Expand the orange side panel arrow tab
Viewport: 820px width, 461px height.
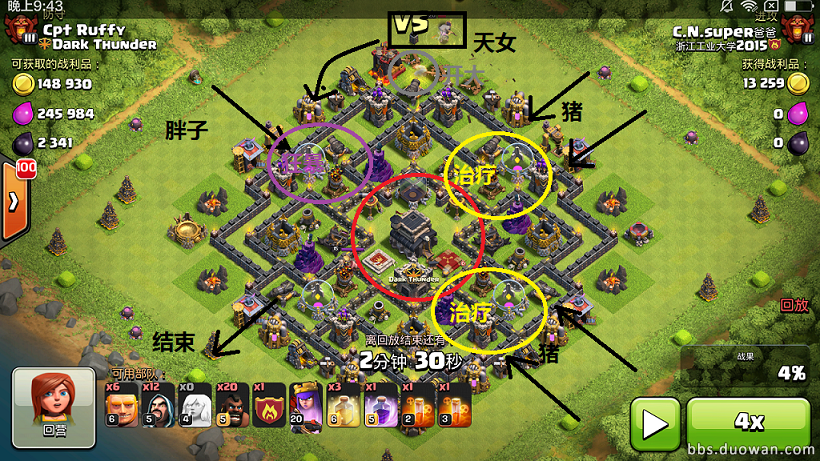click(x=12, y=200)
